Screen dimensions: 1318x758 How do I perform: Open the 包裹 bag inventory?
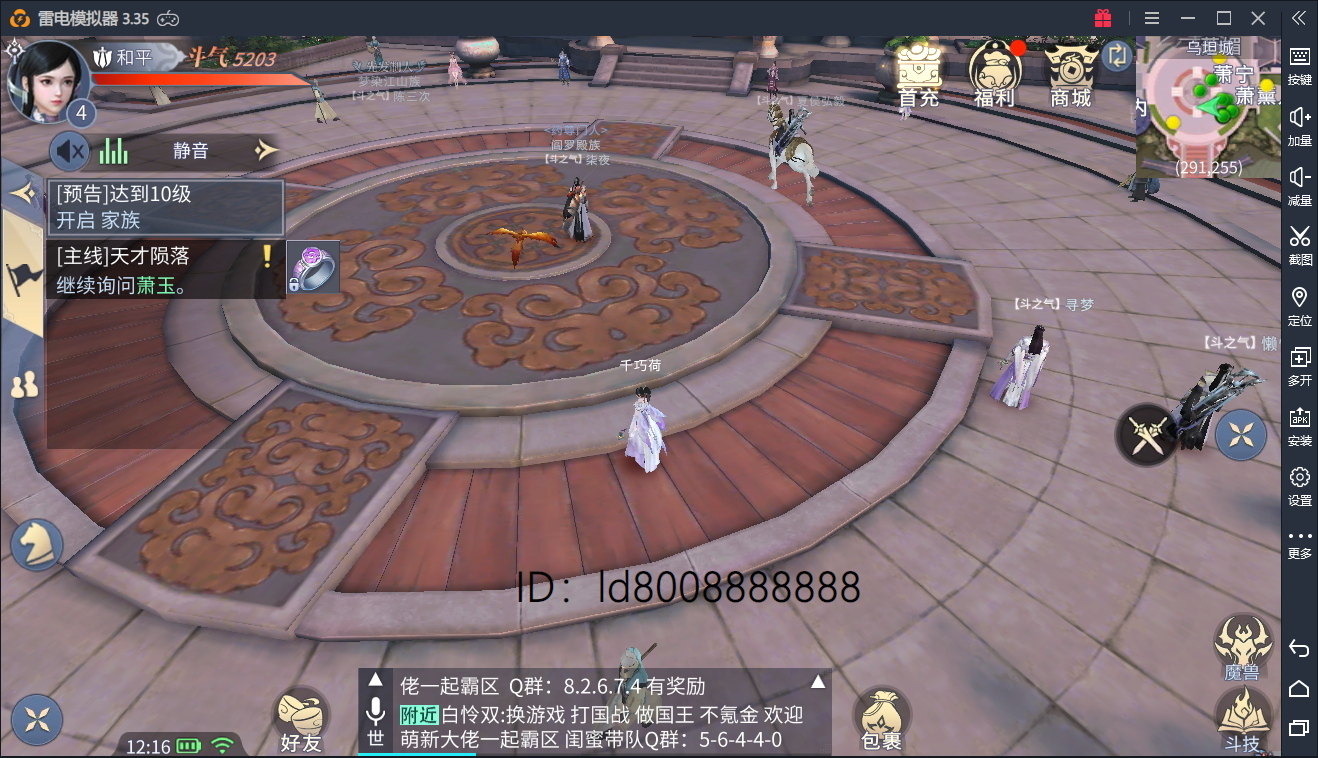click(x=881, y=717)
